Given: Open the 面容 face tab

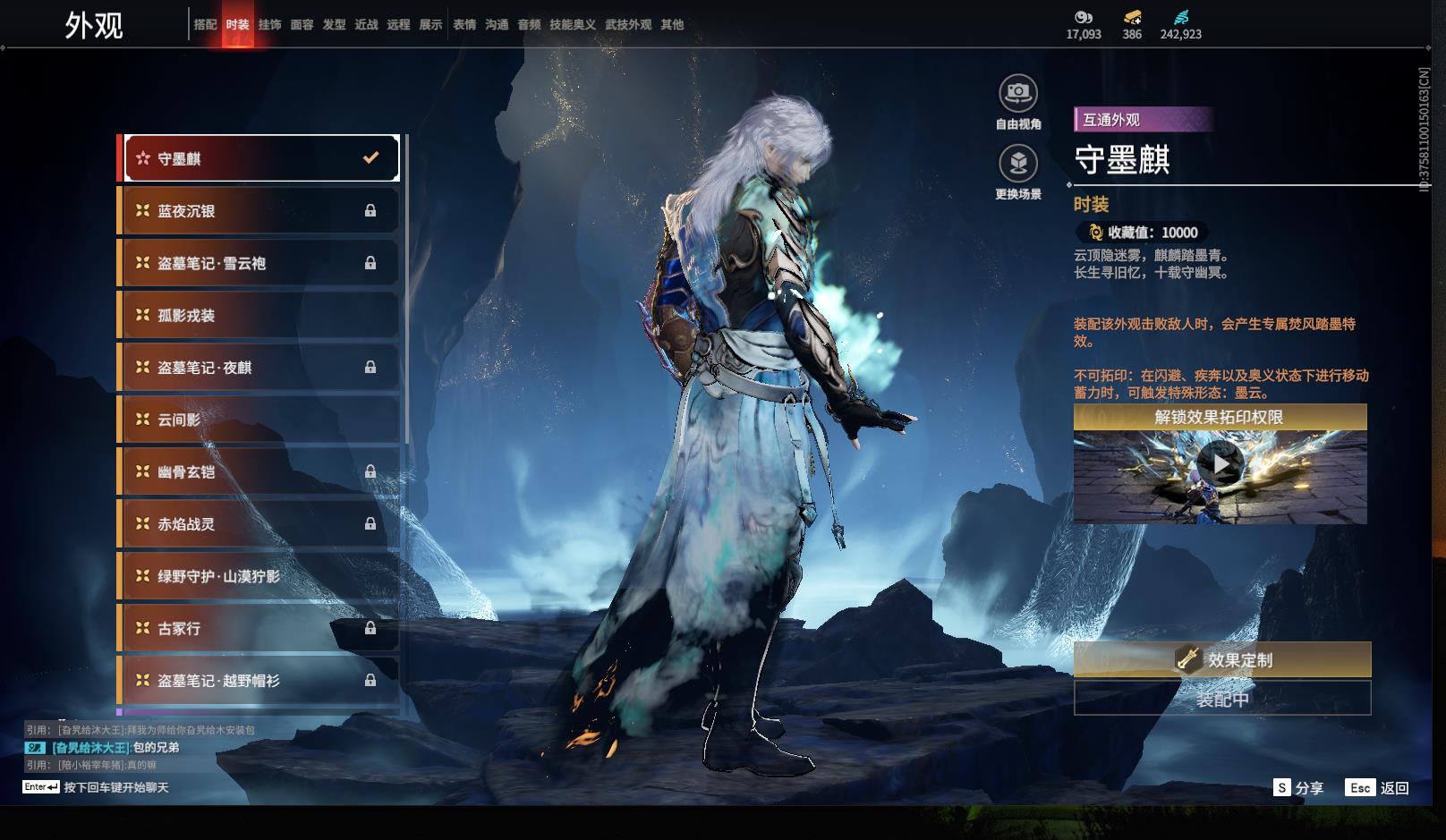Looking at the screenshot, I should 302,24.
